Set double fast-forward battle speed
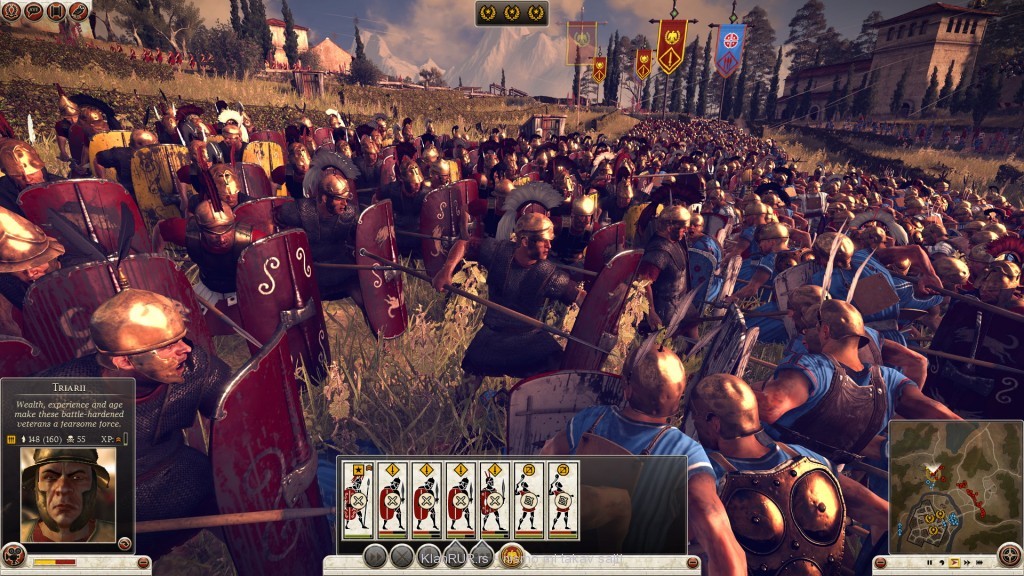1024x576 pixels. (x=966, y=563)
